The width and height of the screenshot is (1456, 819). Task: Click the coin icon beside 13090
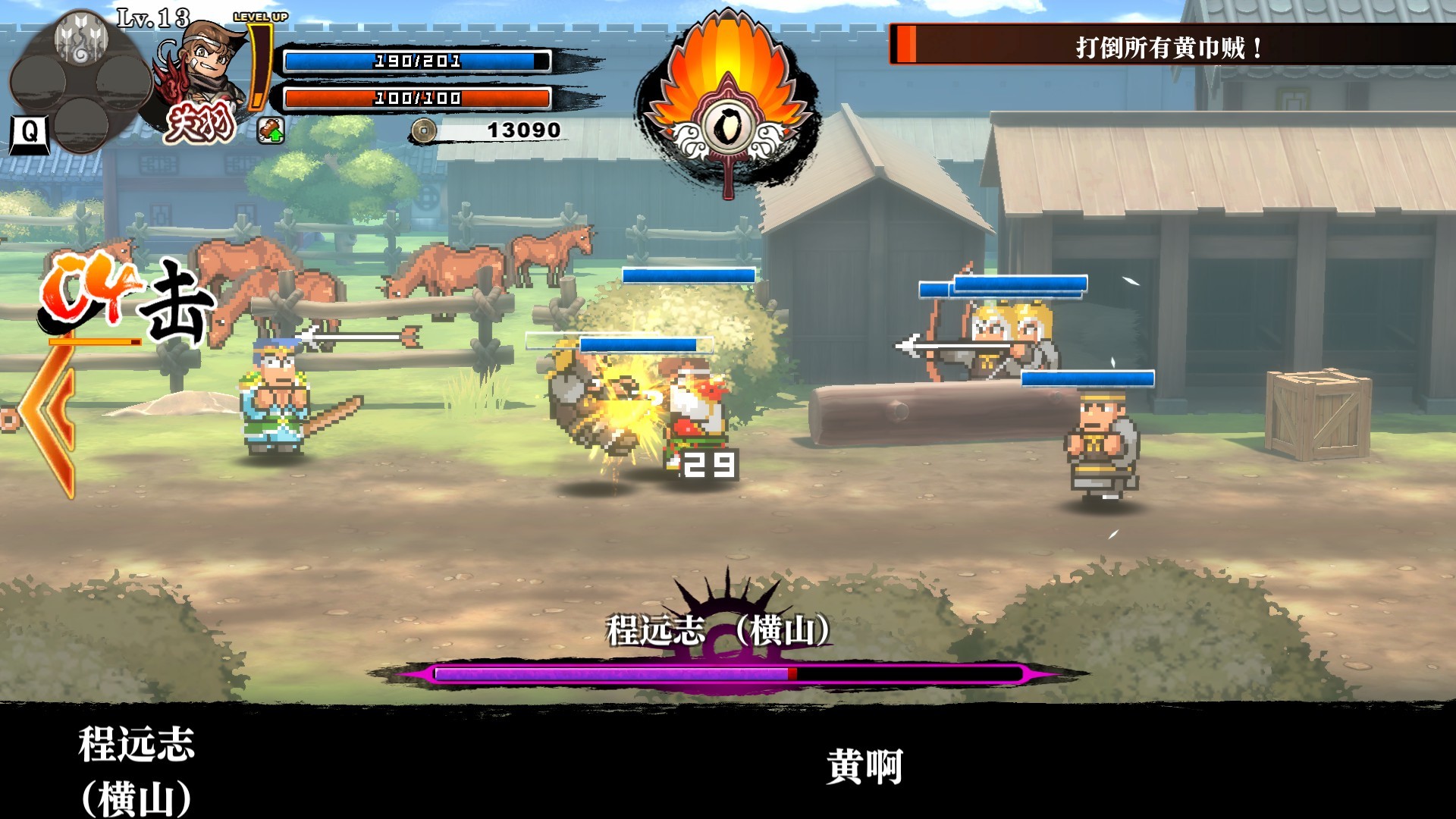coord(423,130)
